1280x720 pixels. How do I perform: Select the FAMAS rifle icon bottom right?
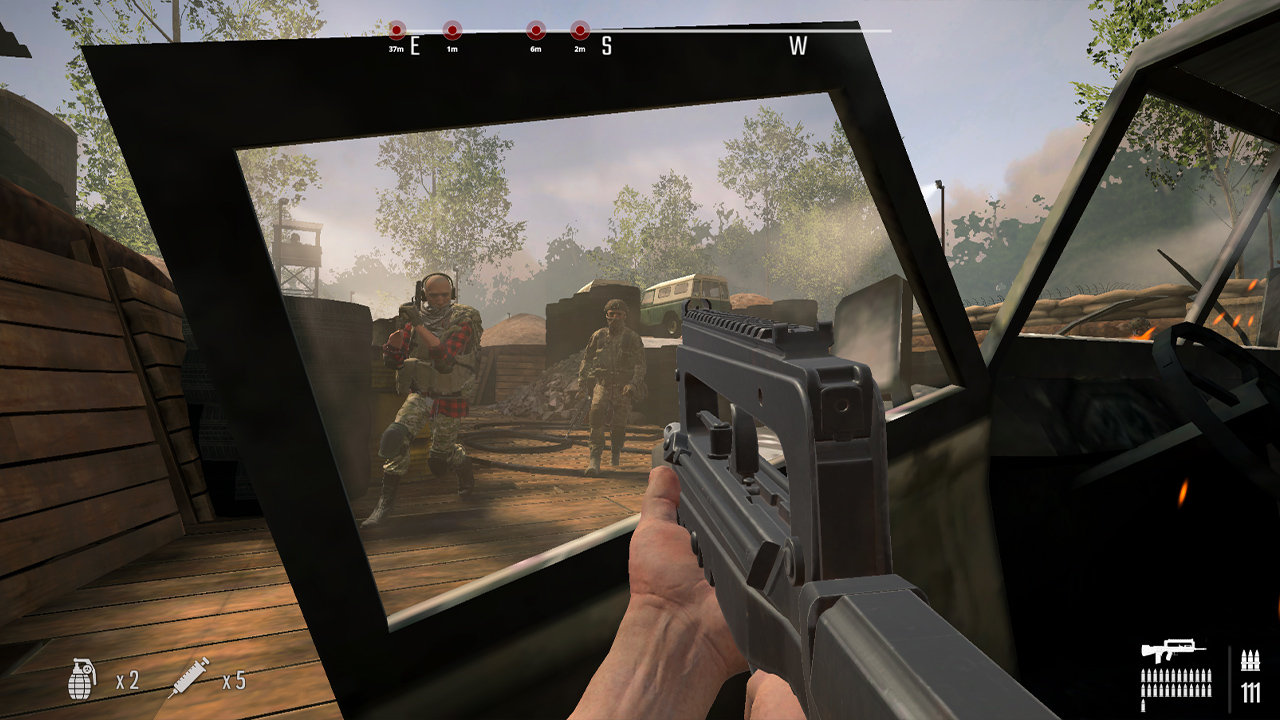click(x=1174, y=648)
